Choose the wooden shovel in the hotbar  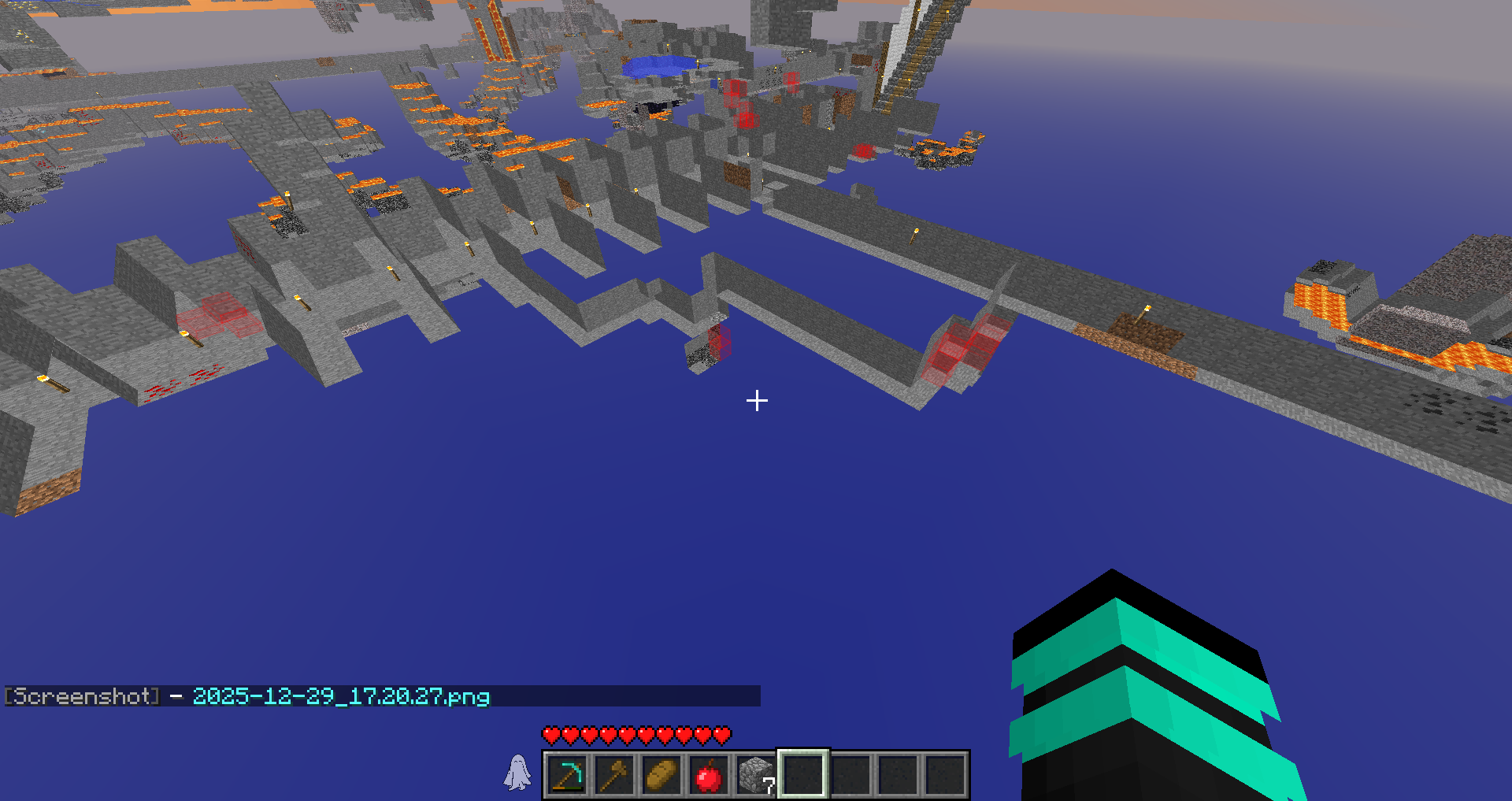pos(614,775)
